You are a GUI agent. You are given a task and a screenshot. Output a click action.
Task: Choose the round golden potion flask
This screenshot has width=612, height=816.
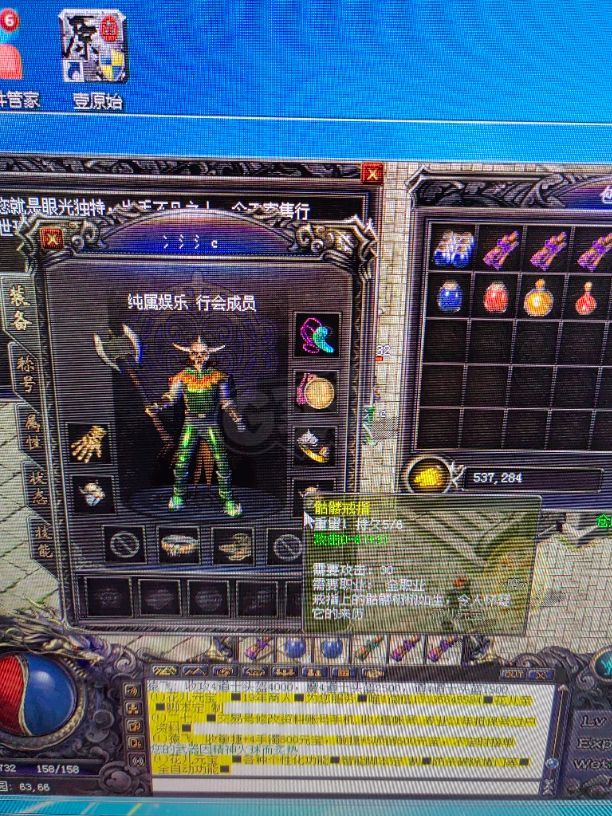click(540, 297)
